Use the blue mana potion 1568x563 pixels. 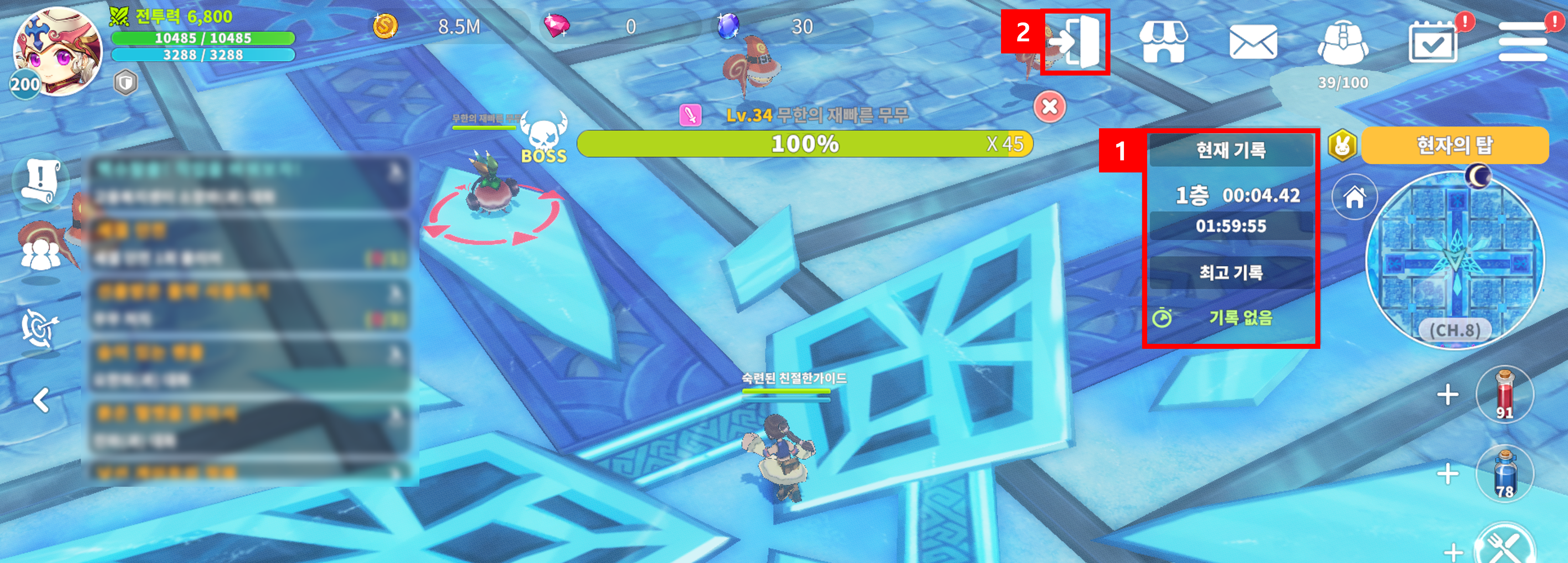click(1504, 474)
